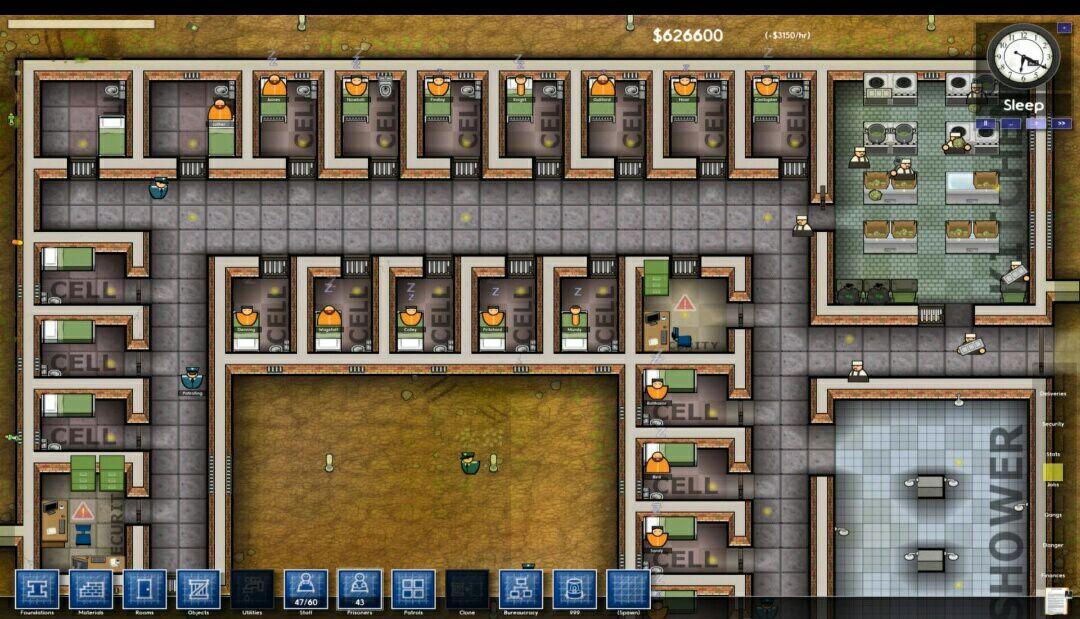Select the Materials toolbar button
Viewport: 1080px width, 619px height.
pos(91,590)
